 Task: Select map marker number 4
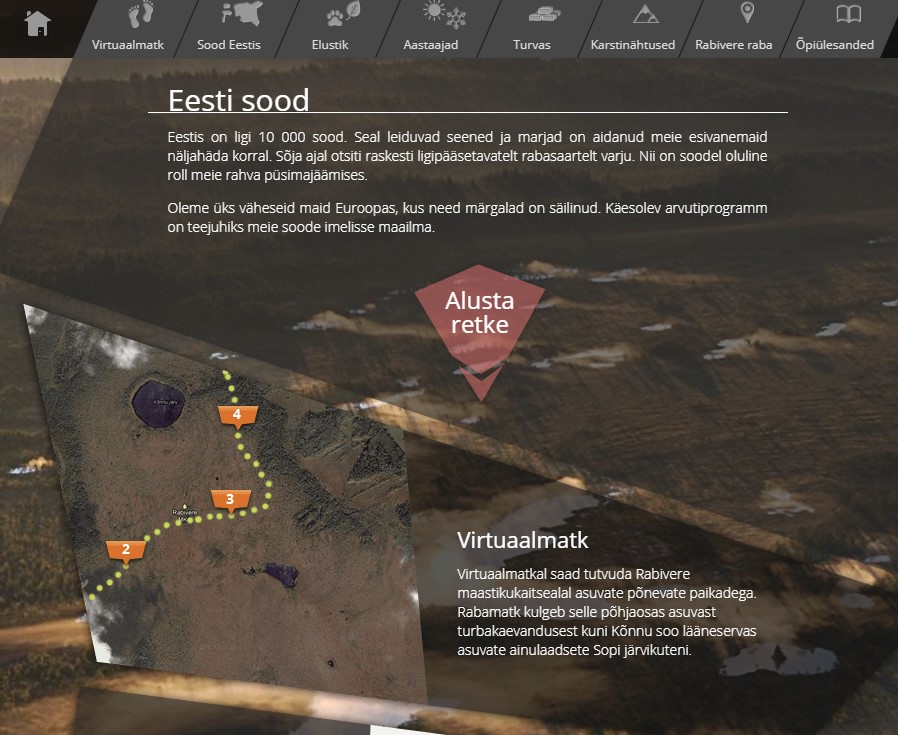click(237, 415)
